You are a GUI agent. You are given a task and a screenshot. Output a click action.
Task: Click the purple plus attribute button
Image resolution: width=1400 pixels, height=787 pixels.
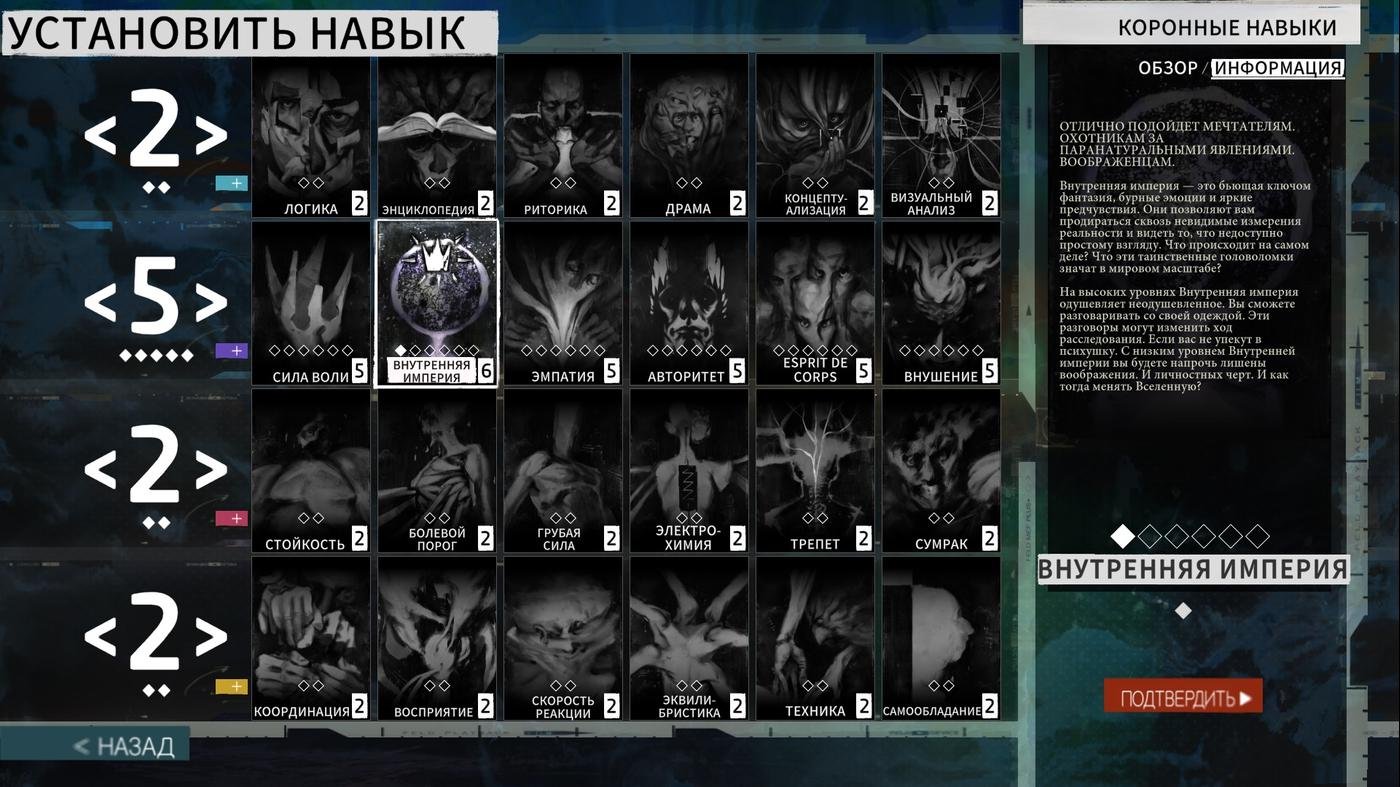(x=231, y=351)
